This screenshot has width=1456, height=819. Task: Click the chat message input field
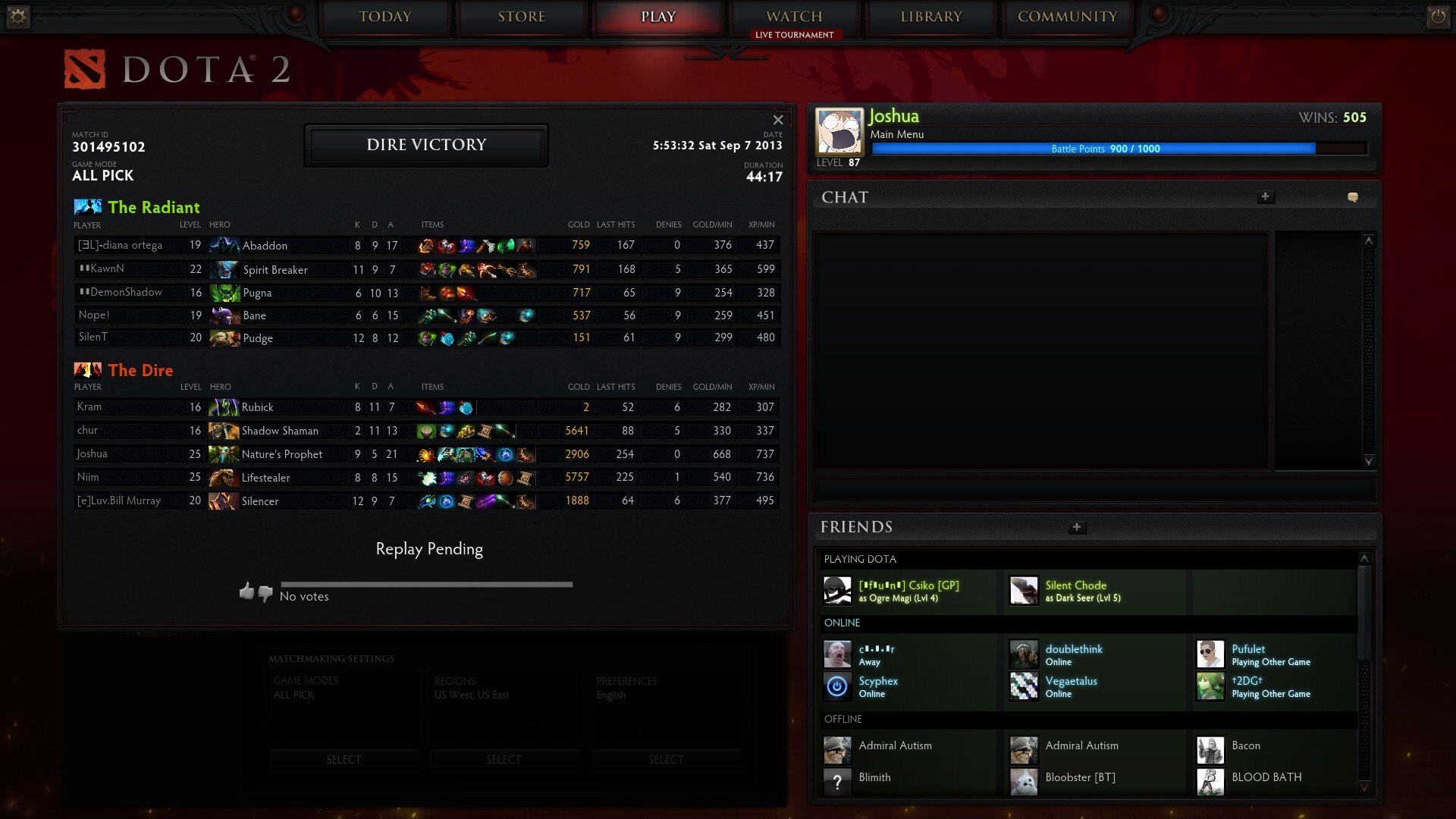coord(1094,488)
